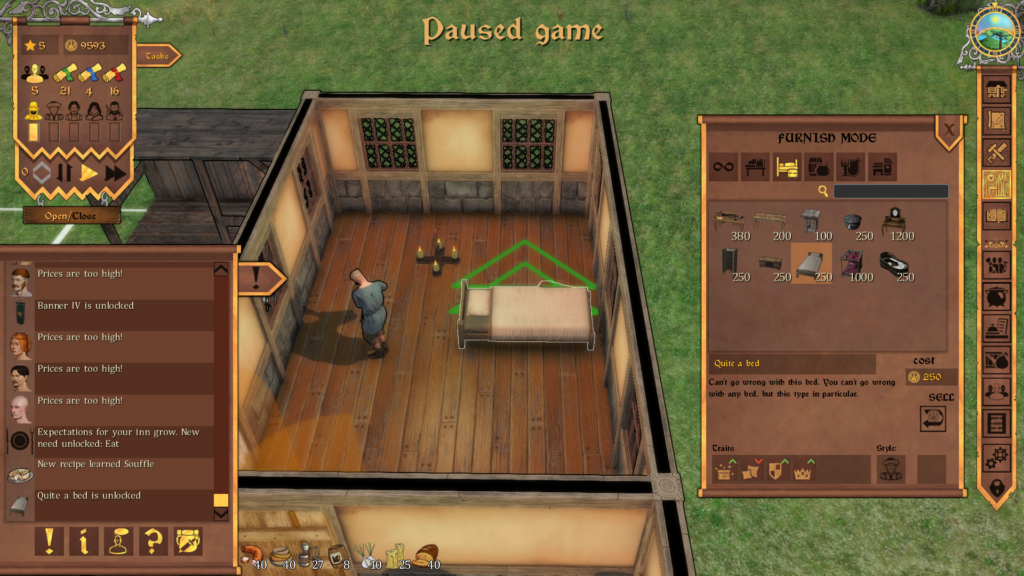This screenshot has height=576, width=1024.
Task: Select the infinity all-furniture tab
Action: coord(723,167)
